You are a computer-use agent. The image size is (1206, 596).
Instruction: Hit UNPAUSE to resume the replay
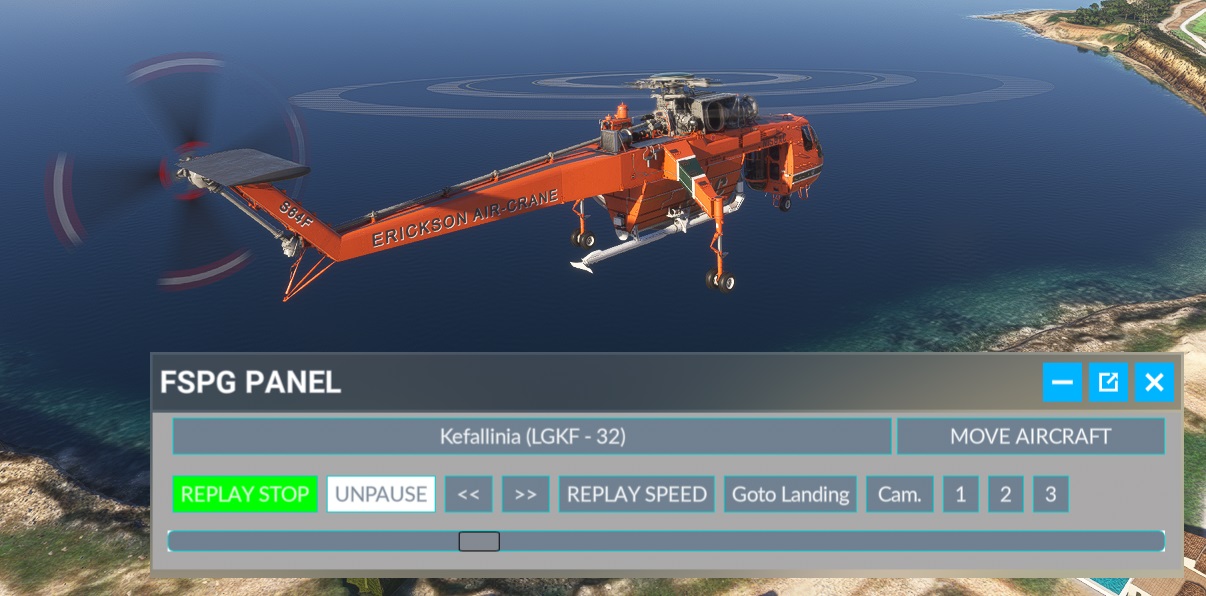pyautogui.click(x=381, y=494)
